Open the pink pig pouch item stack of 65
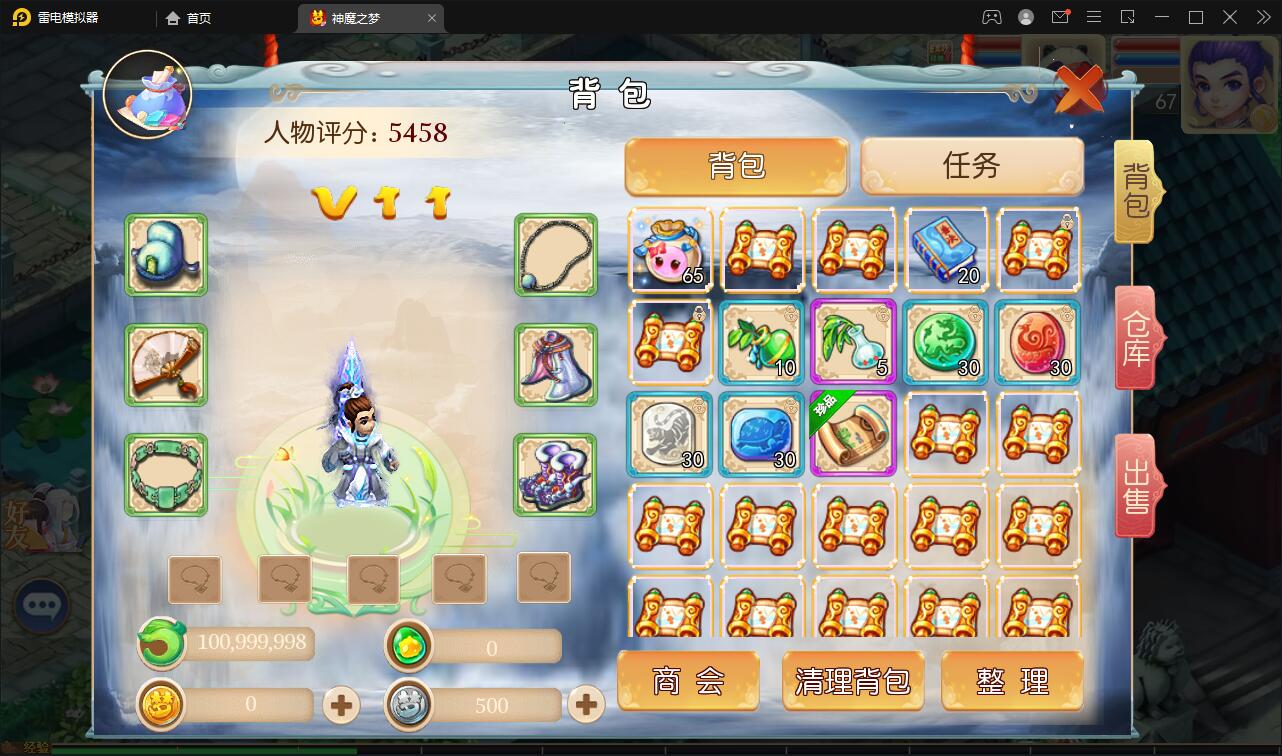This screenshot has height=756, width=1282. (669, 250)
